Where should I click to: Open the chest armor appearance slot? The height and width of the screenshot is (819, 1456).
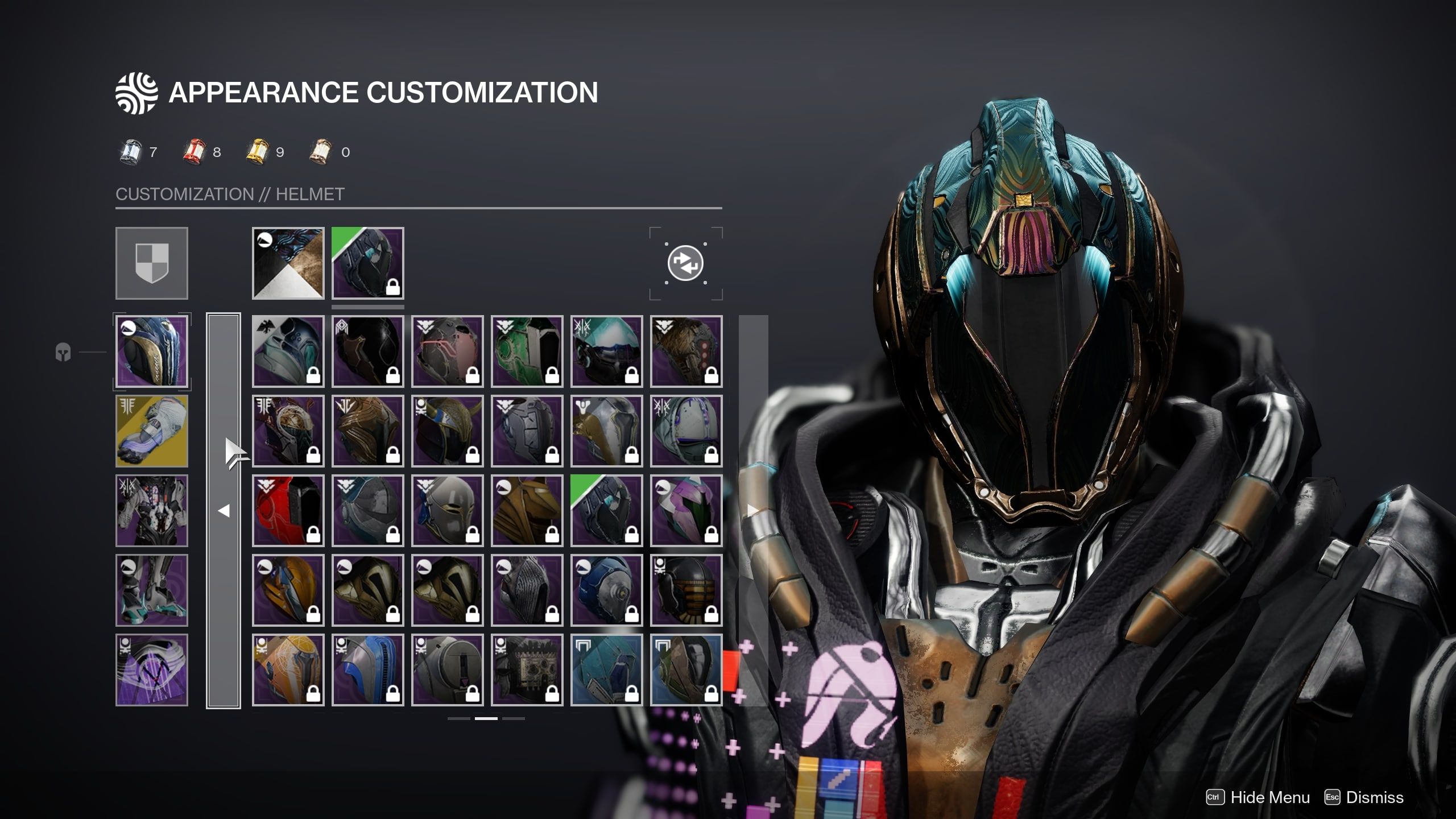(152, 511)
